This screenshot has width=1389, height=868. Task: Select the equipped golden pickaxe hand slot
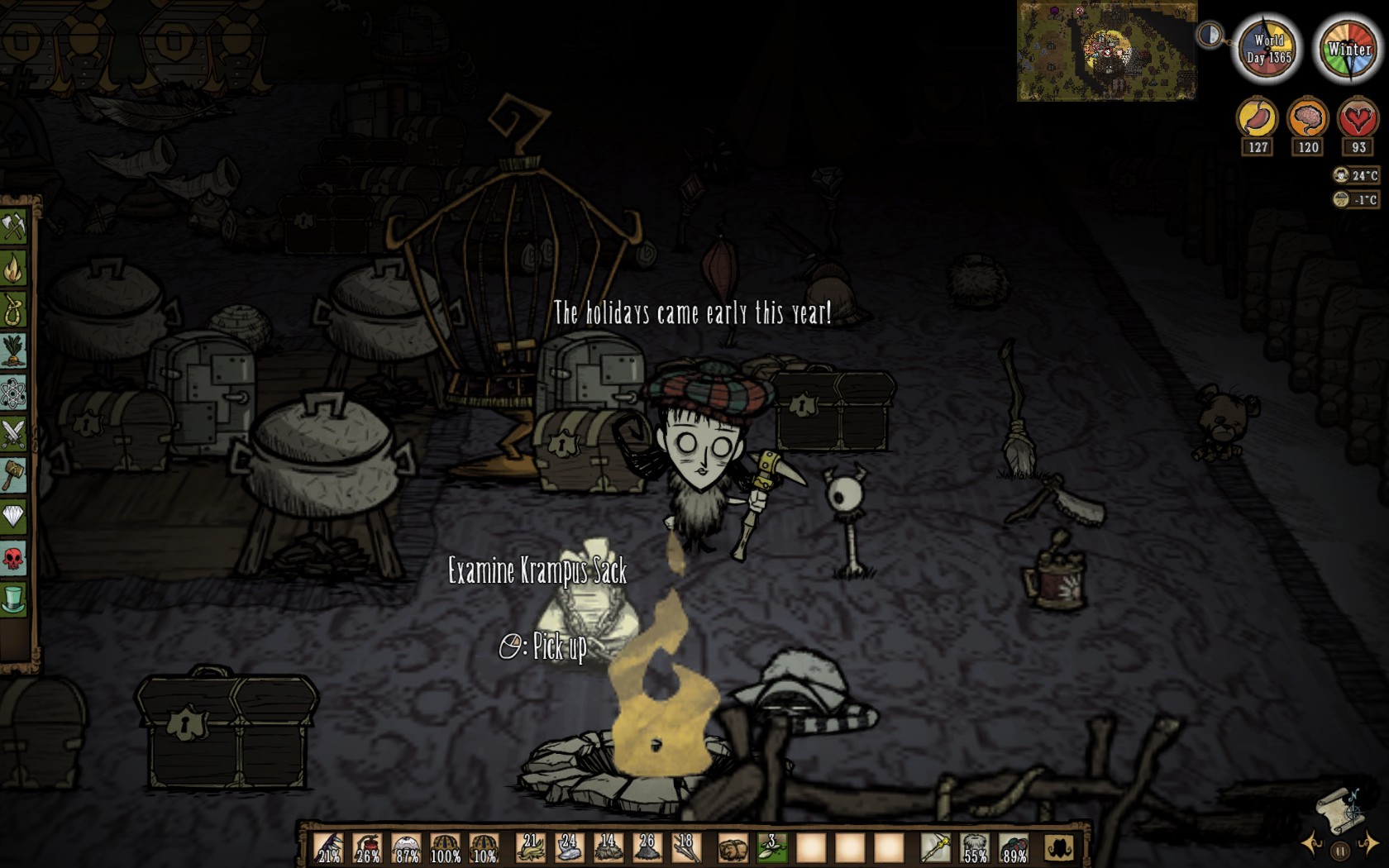click(x=936, y=848)
